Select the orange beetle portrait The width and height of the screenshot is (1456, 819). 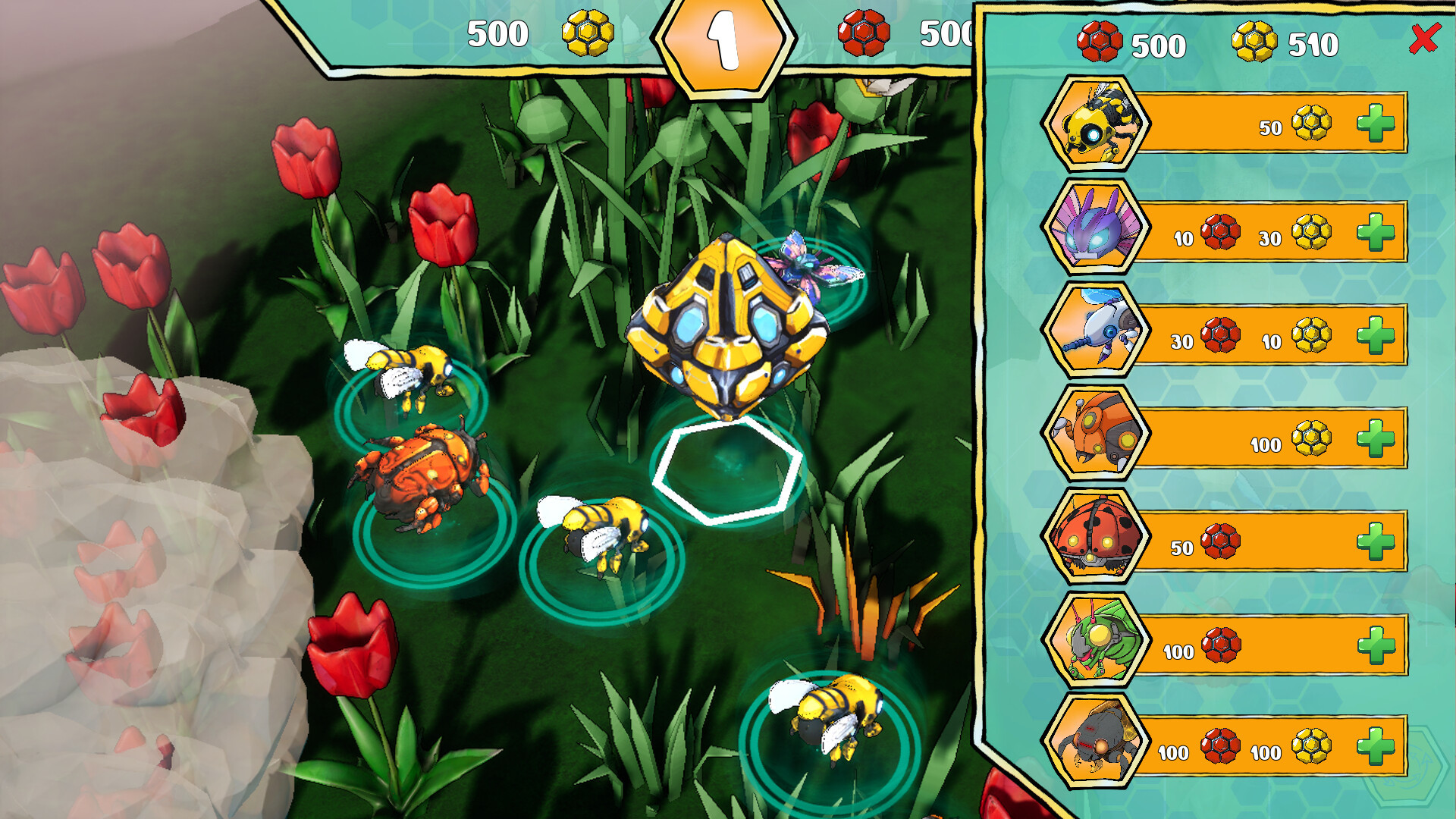tap(1096, 433)
